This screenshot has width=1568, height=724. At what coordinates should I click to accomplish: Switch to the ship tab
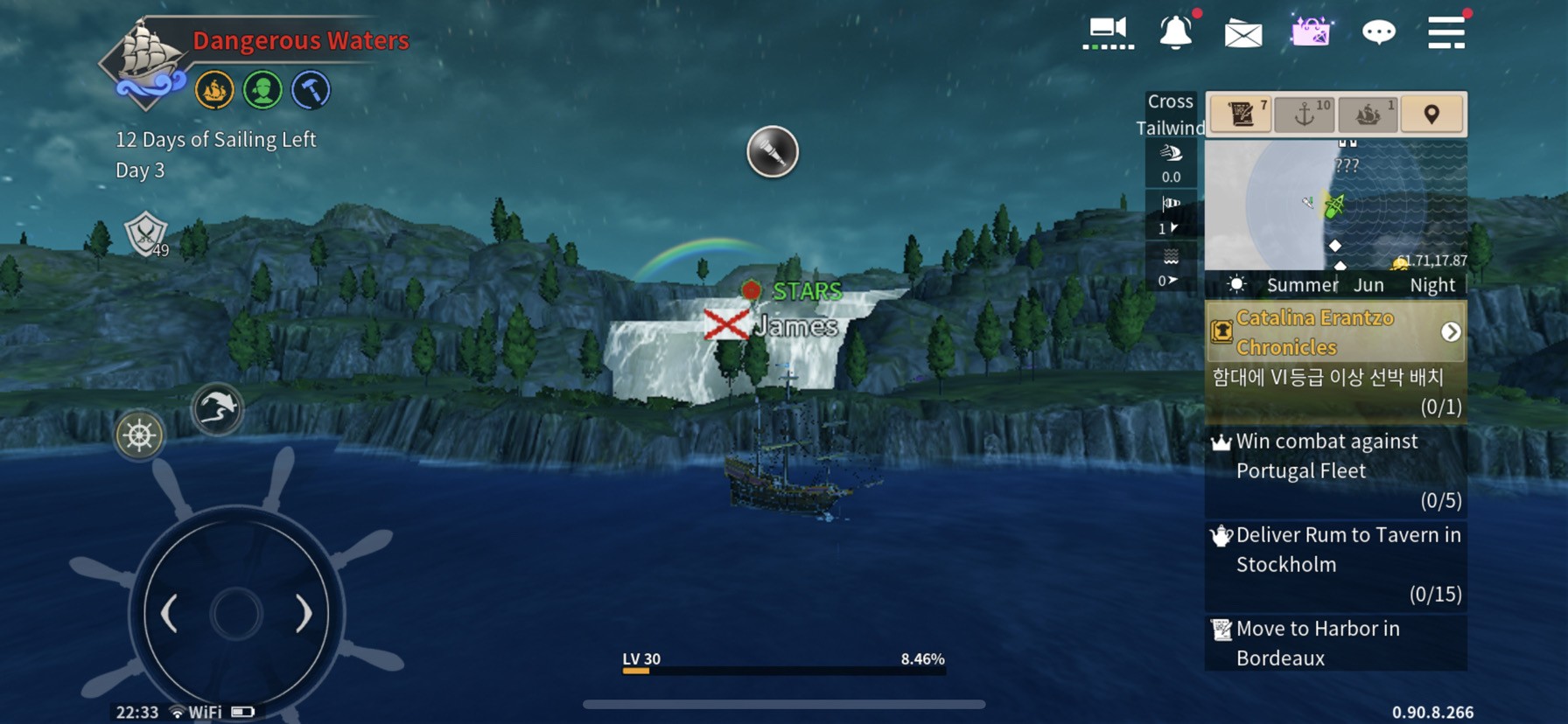pos(1368,114)
